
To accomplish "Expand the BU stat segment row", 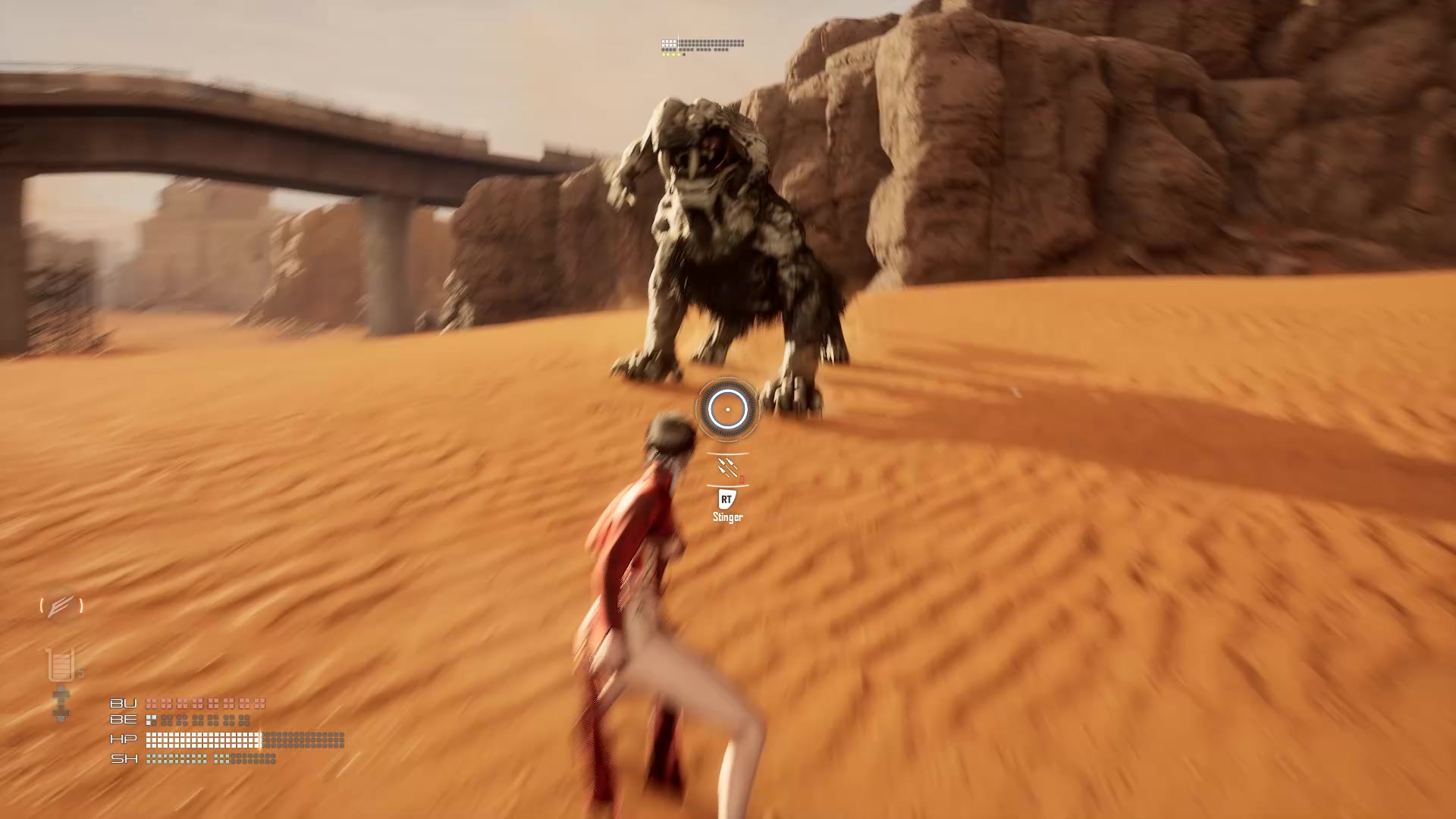I will point(205,704).
